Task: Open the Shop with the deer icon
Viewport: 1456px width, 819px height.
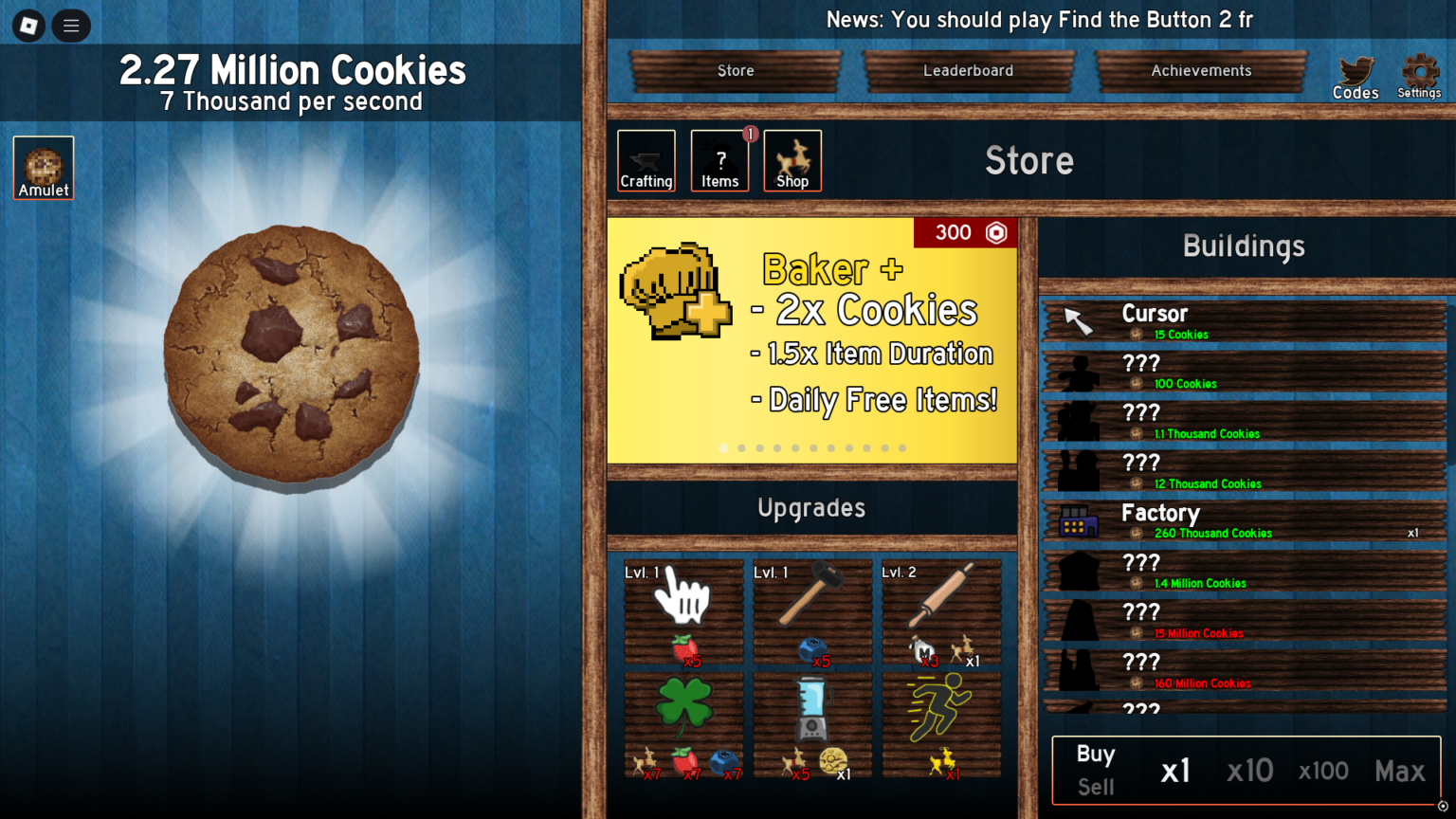Action: [792, 160]
